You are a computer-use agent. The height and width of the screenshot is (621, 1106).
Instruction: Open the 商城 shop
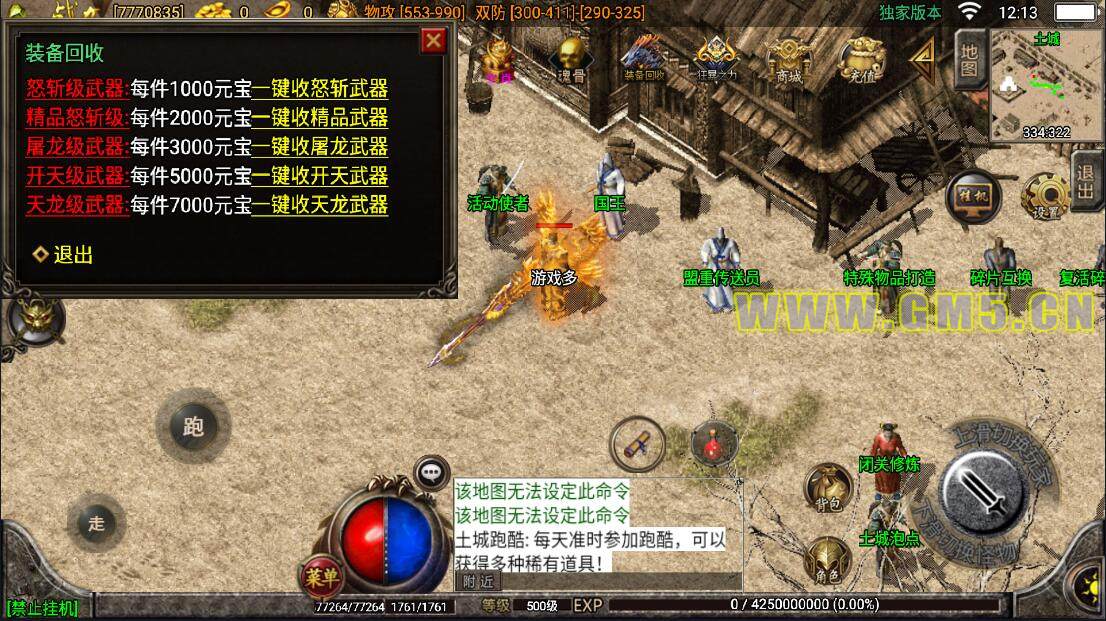pyautogui.click(x=788, y=60)
